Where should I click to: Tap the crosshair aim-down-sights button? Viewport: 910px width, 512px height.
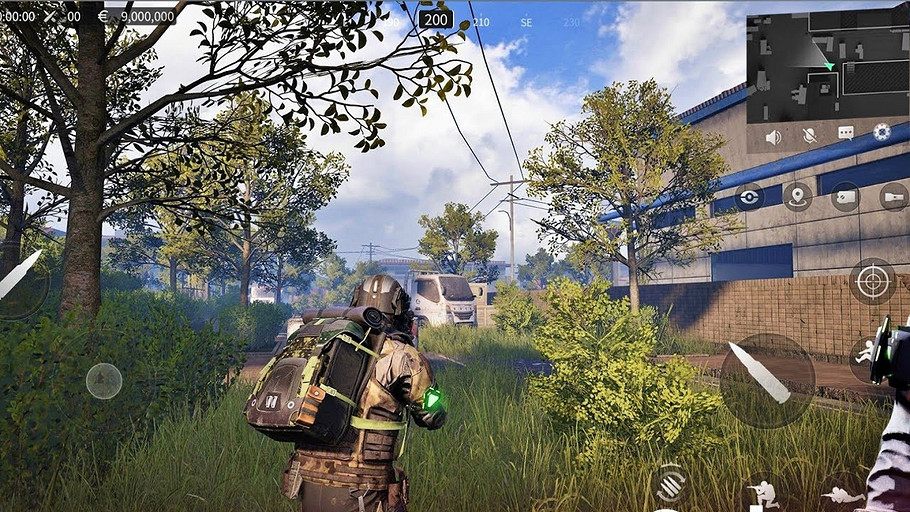[872, 281]
